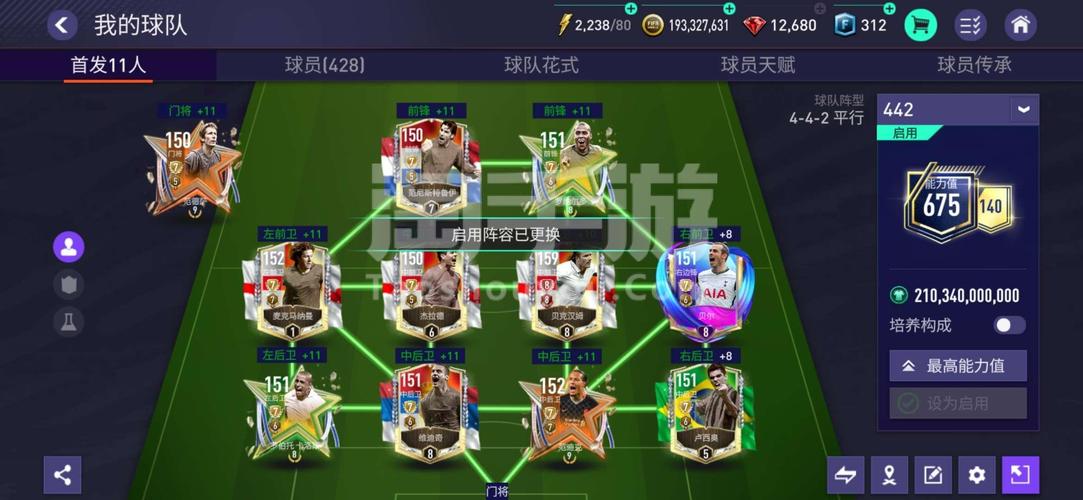Go back with the arrow button

[62, 25]
